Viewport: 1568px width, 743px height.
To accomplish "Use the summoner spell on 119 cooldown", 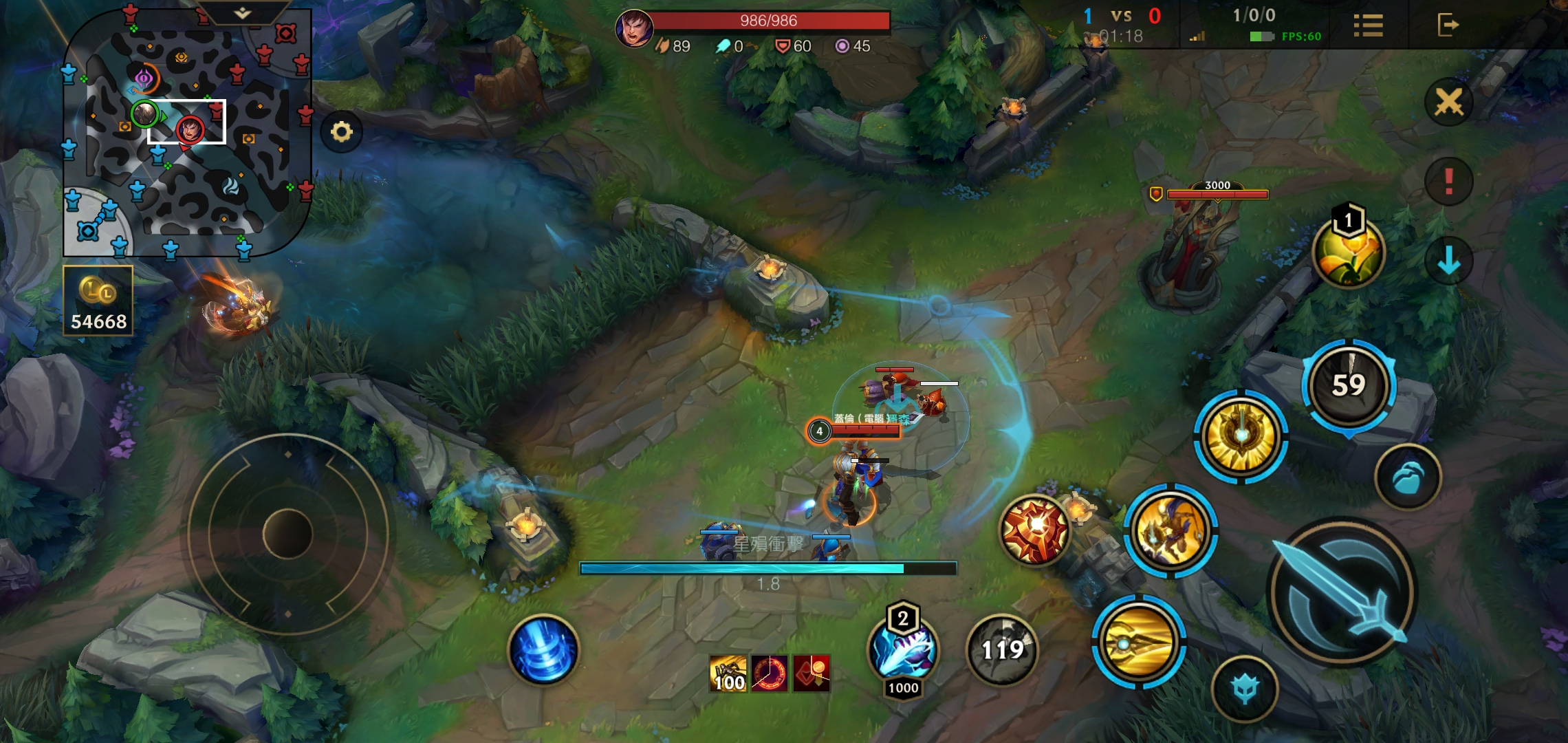I will pos(1002,649).
